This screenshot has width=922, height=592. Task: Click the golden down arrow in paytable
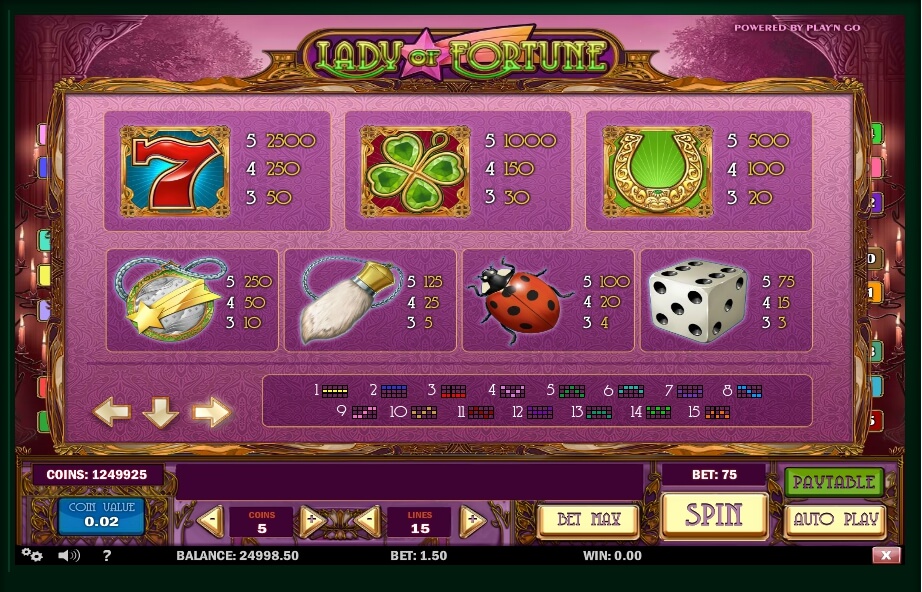tap(161, 411)
